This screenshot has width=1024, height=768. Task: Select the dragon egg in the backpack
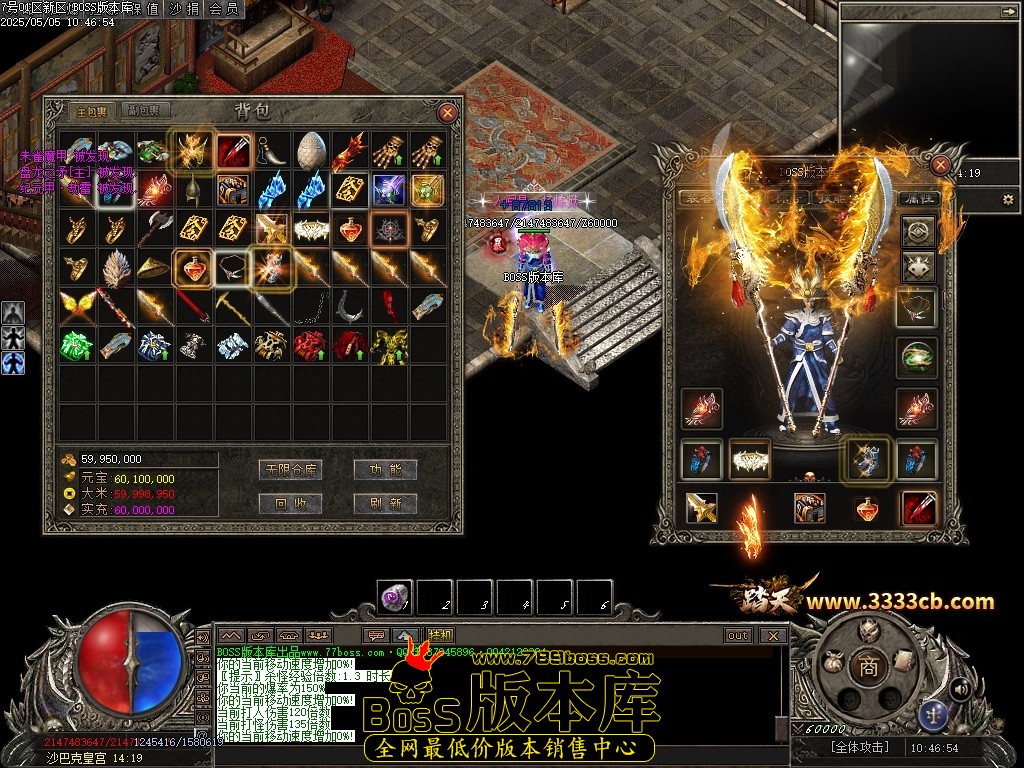pyautogui.click(x=310, y=150)
